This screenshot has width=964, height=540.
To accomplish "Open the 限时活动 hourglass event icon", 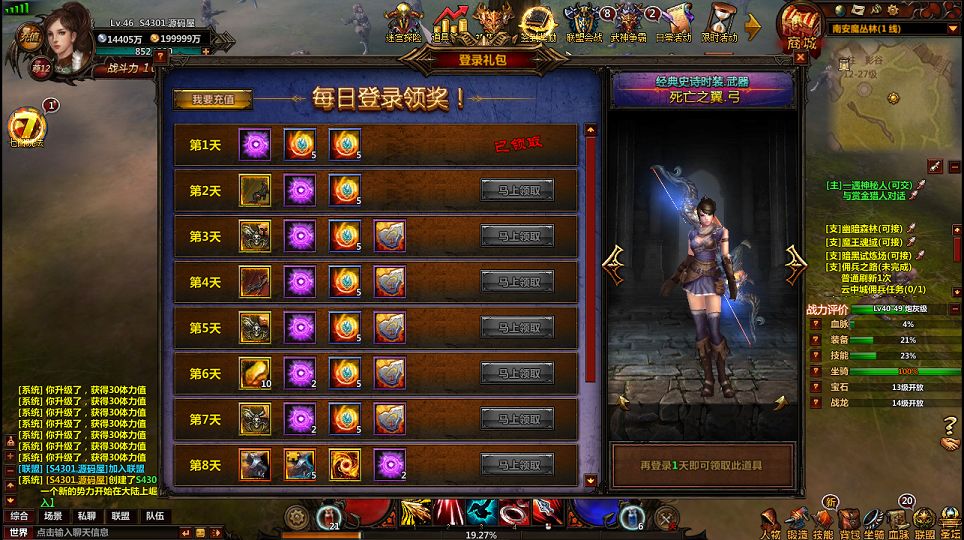I will pyautogui.click(x=719, y=22).
